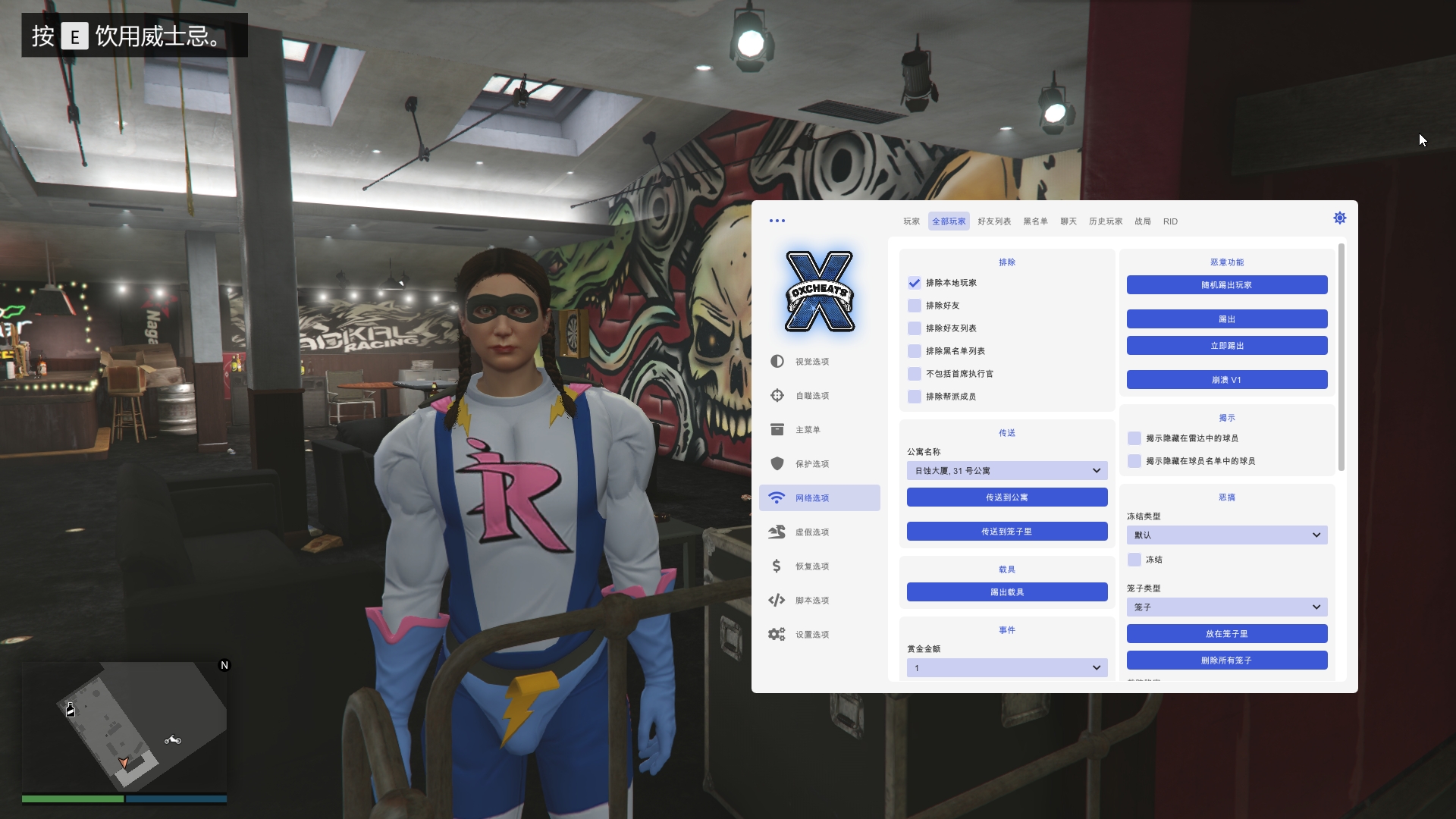Open the 黑名单 tab
Viewport: 1456px width, 819px height.
(1035, 221)
